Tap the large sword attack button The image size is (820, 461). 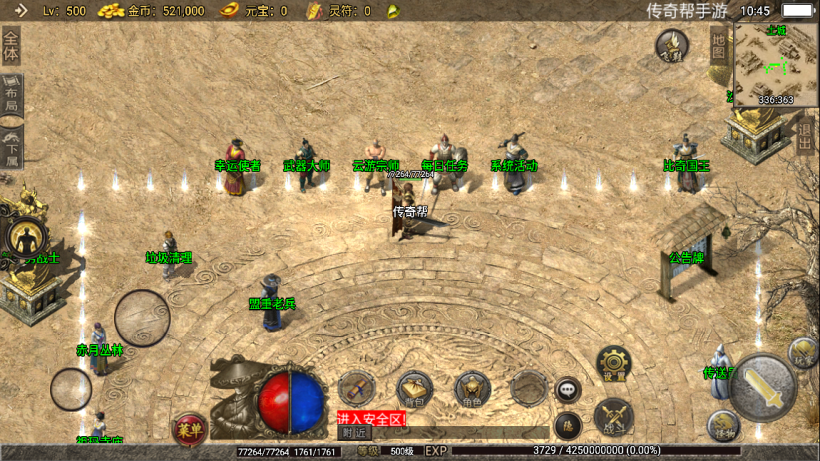click(763, 388)
